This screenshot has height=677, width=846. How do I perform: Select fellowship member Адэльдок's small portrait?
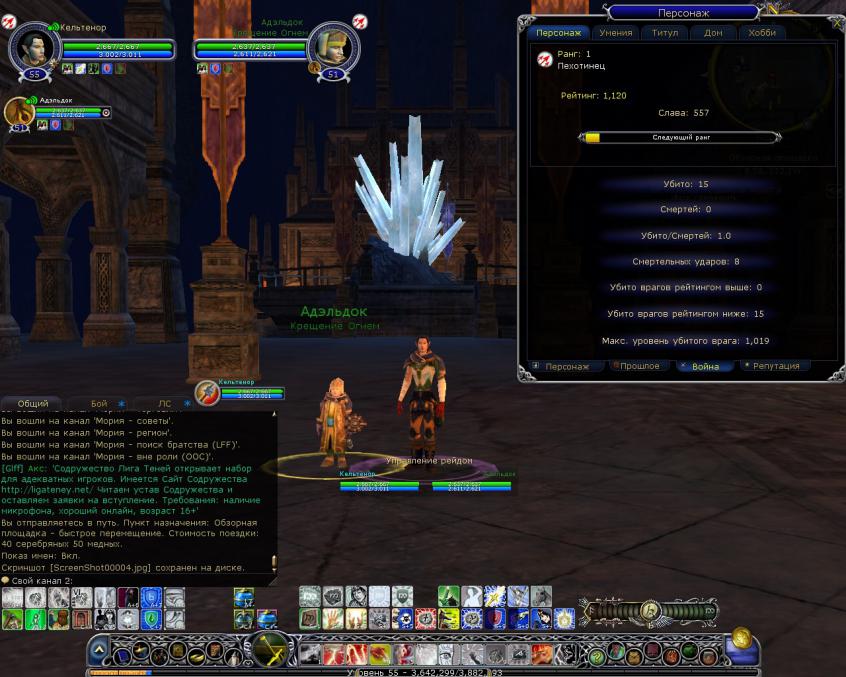19,112
